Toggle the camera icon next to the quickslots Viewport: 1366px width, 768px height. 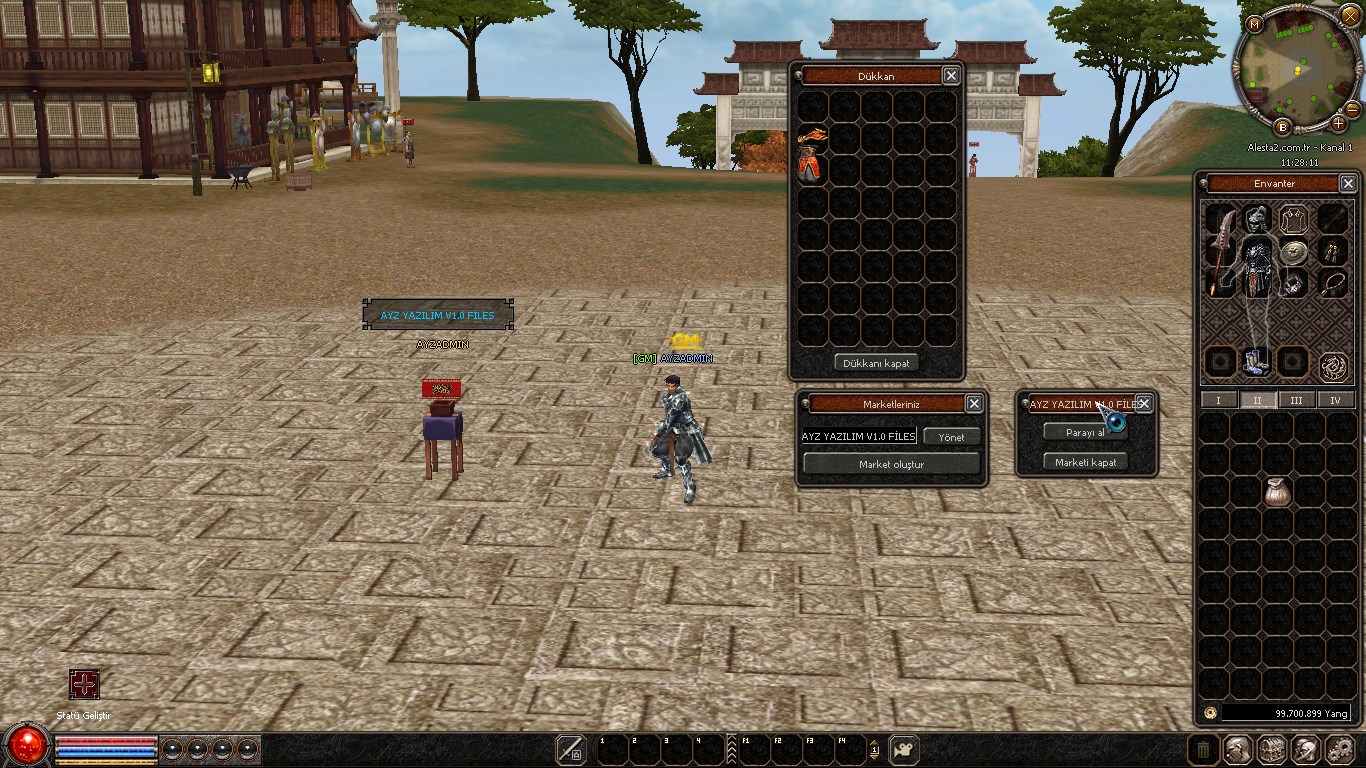[904, 749]
